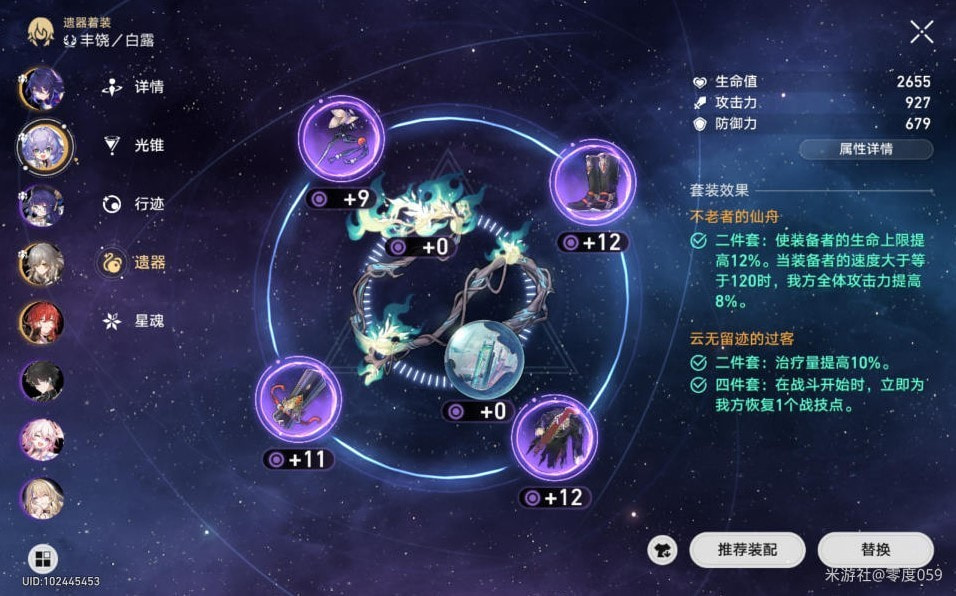This screenshot has height=596, width=956.
Task: Choose the grey-haired Trailblazer portrait
Action: tap(42, 264)
